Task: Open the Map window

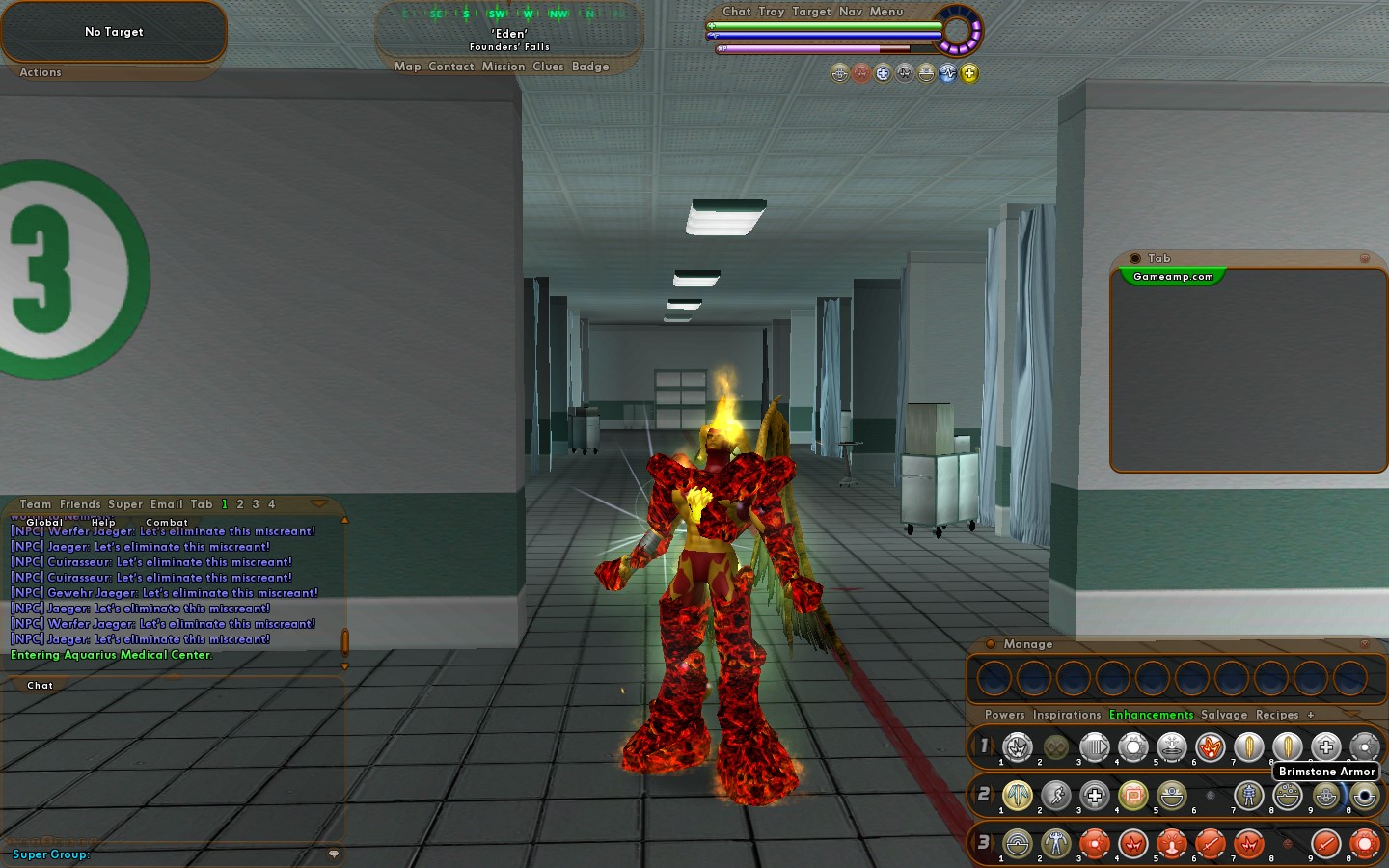Action: click(x=407, y=67)
